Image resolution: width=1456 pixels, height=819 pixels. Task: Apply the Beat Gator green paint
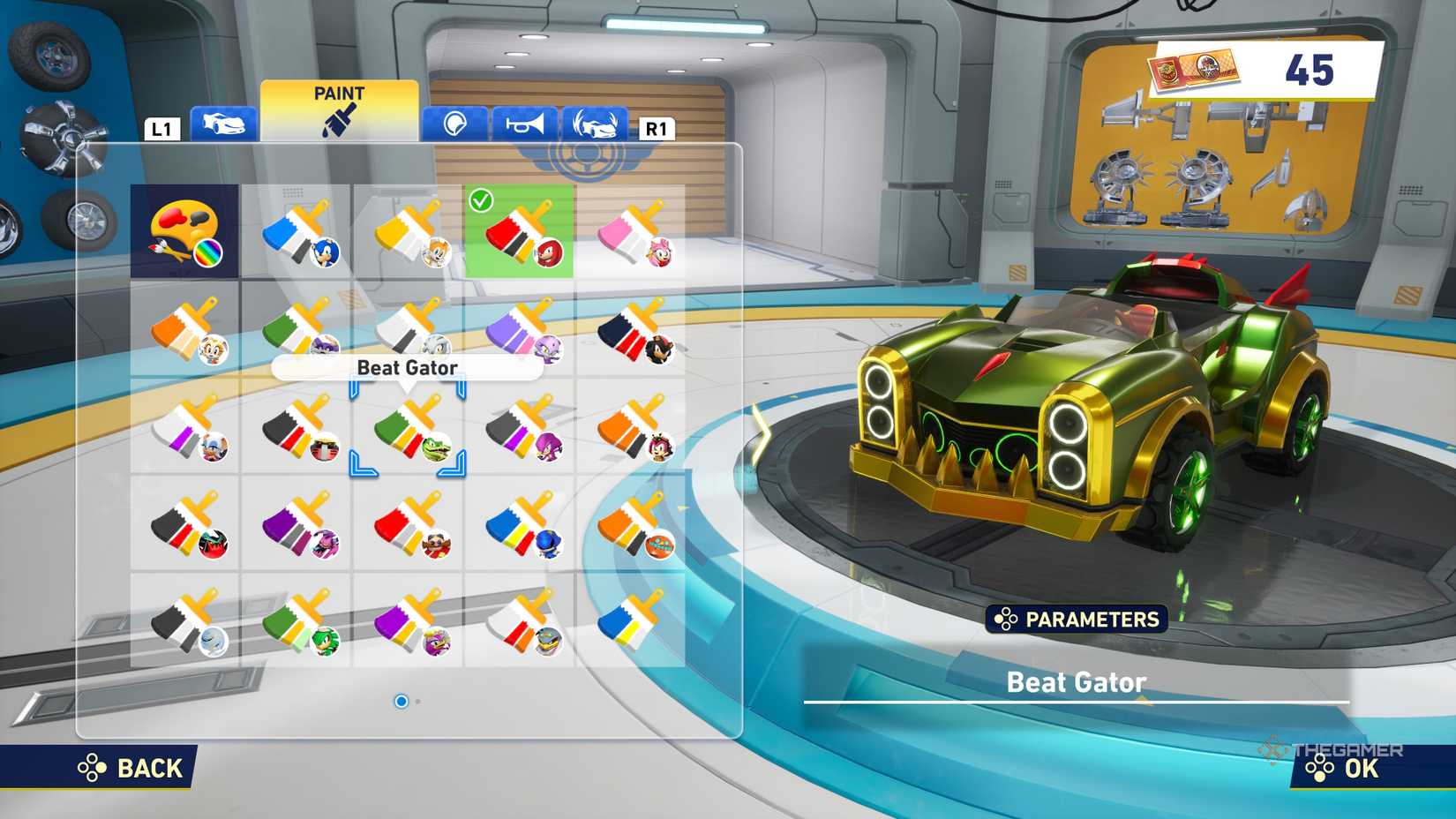tap(409, 432)
